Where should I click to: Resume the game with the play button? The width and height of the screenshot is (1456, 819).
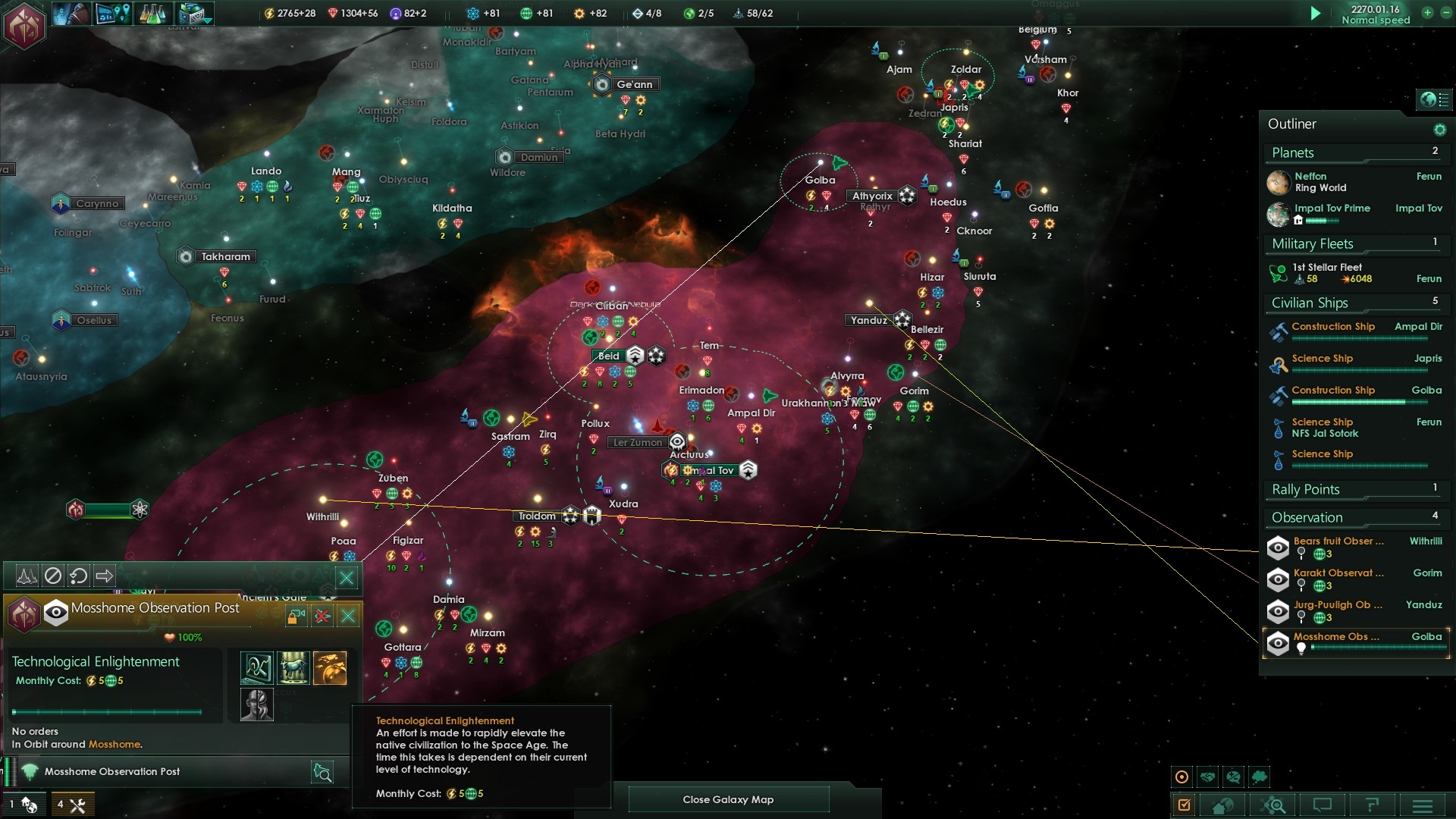click(1316, 13)
